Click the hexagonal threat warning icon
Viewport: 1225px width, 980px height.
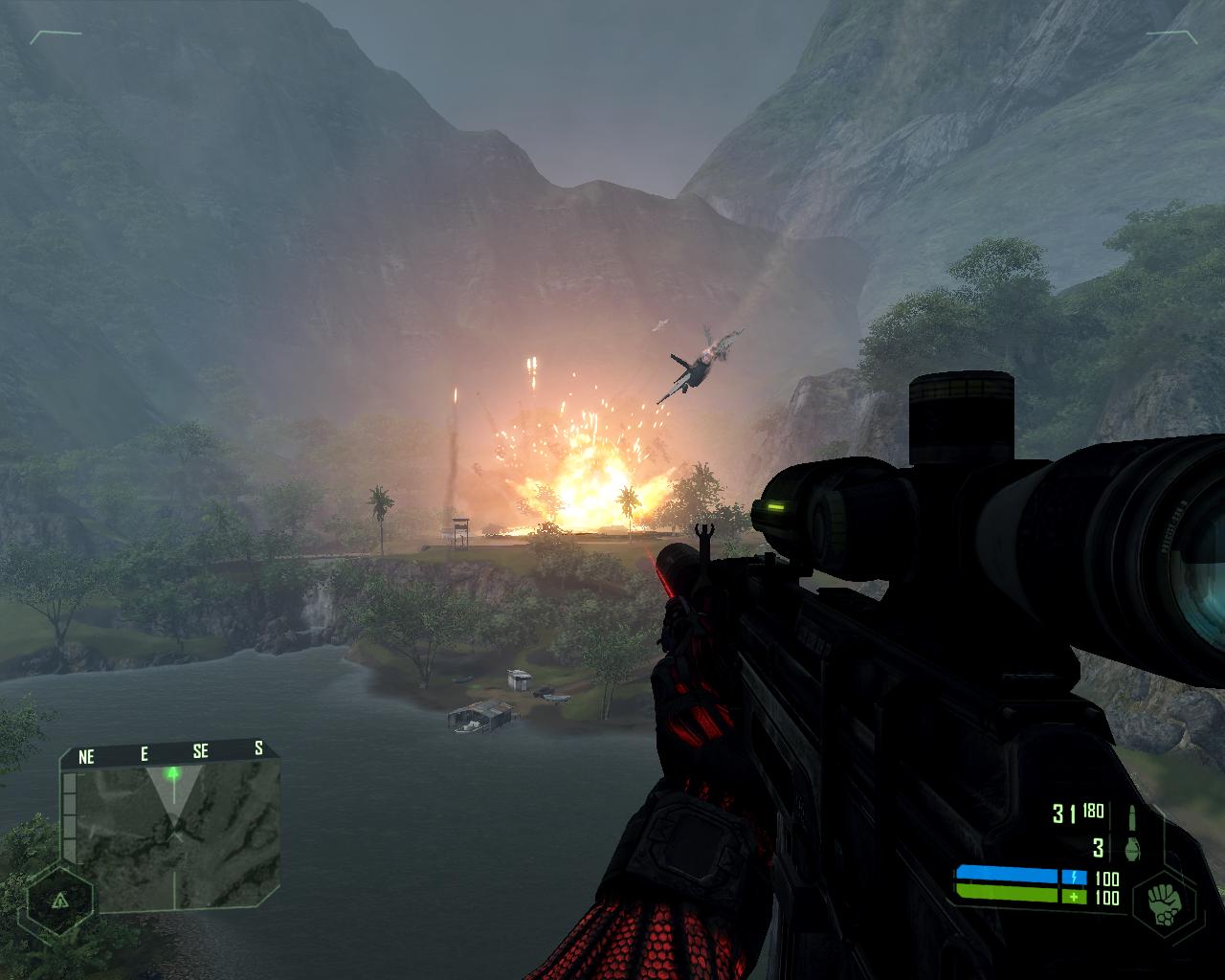coord(59,901)
